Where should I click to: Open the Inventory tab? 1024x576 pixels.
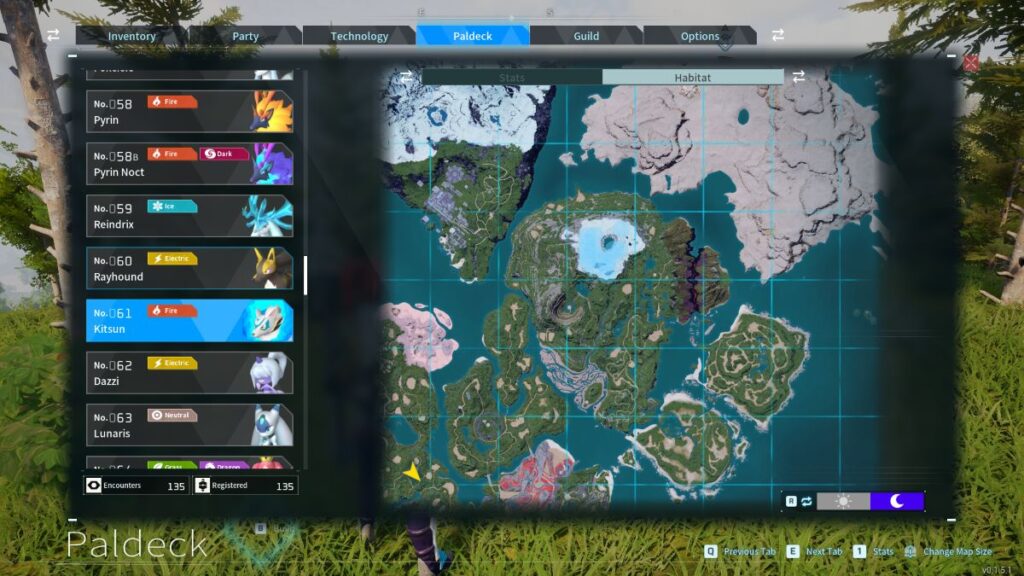(x=132, y=36)
